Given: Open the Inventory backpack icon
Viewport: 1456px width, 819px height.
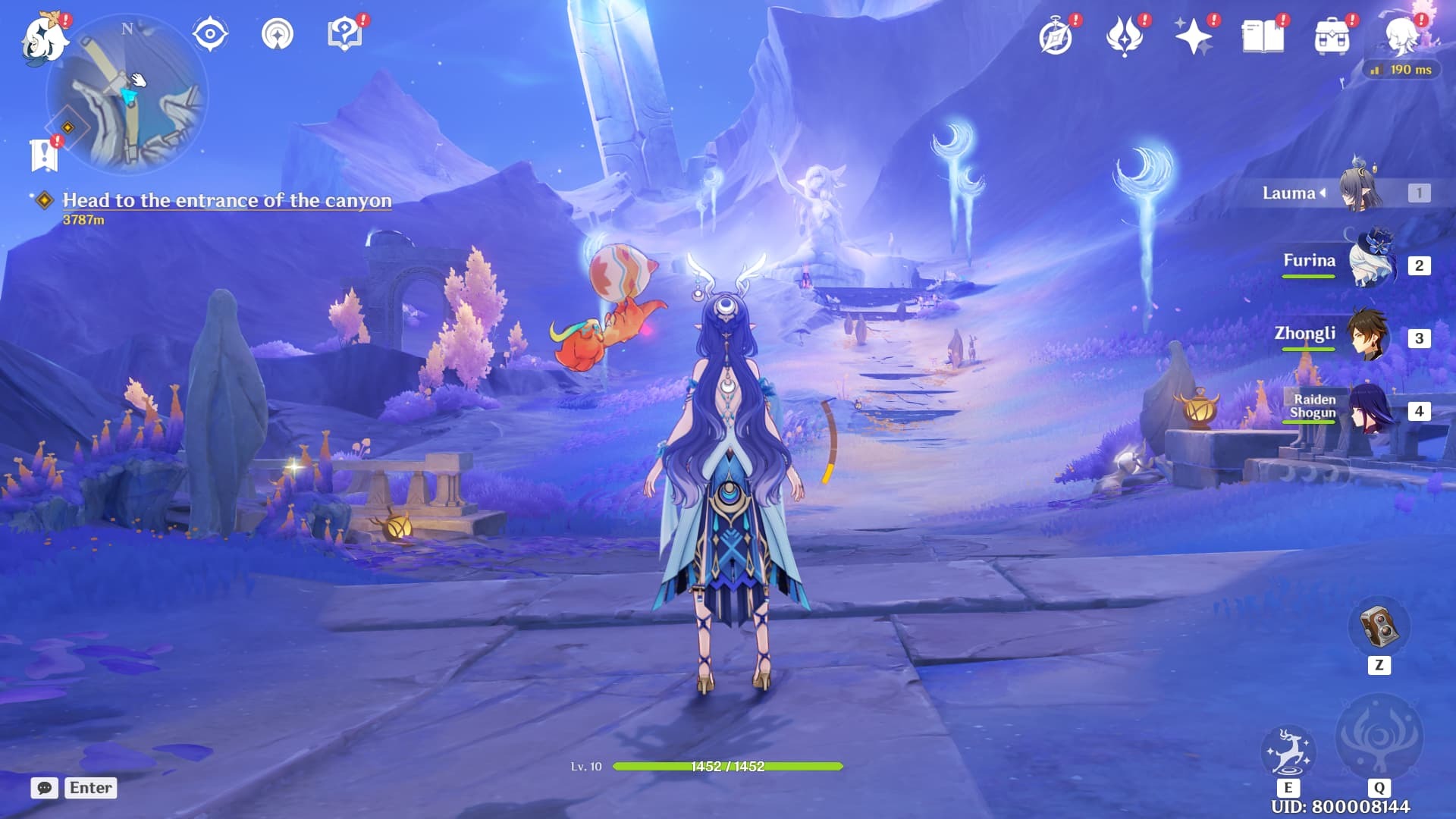Looking at the screenshot, I should [x=1332, y=36].
